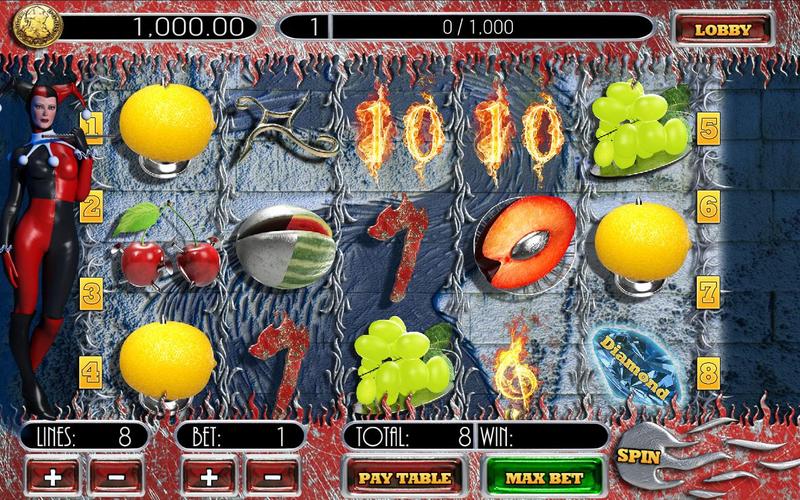Select payline marker 7

point(708,293)
